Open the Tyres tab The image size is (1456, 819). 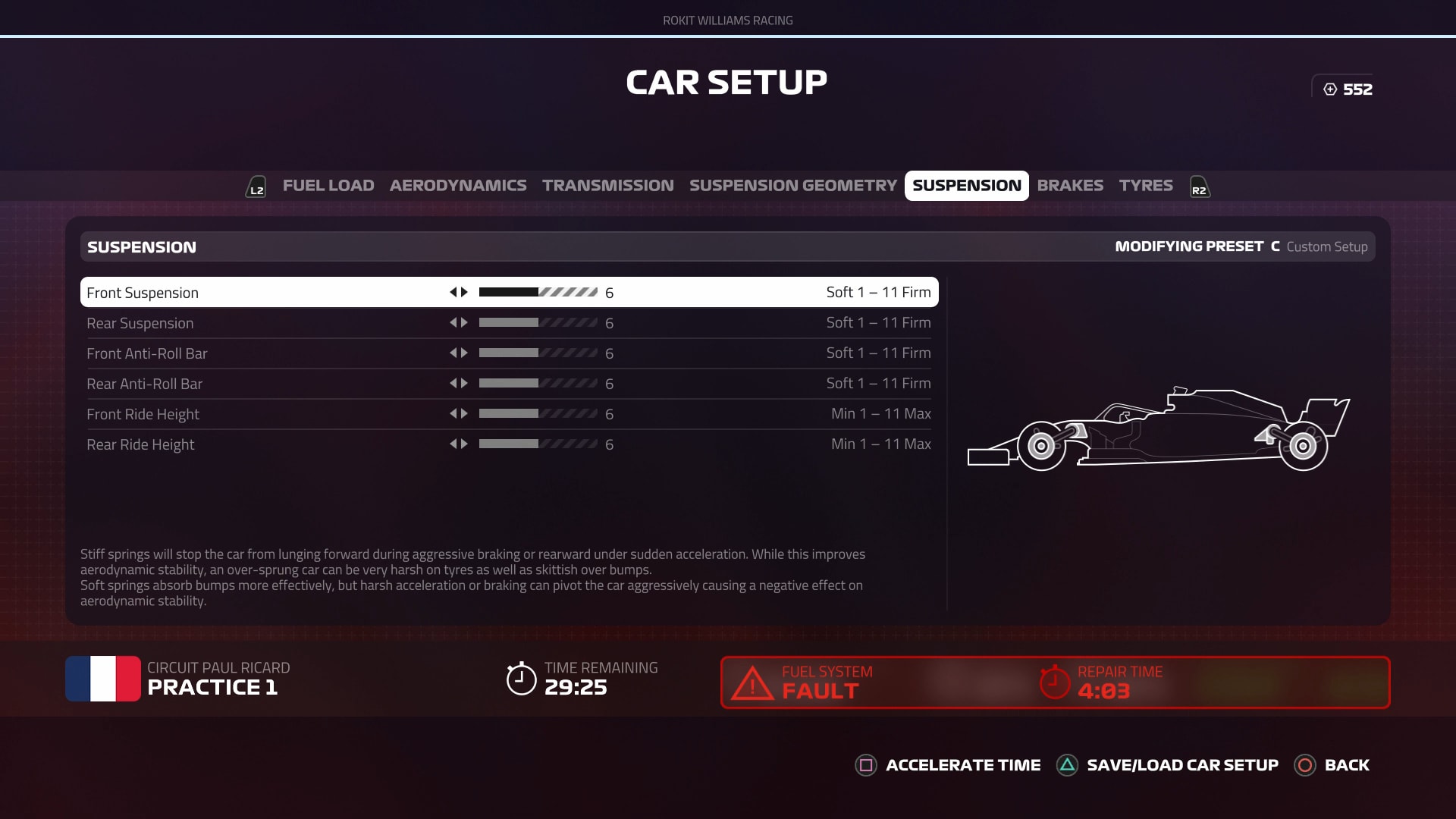coord(1145,186)
